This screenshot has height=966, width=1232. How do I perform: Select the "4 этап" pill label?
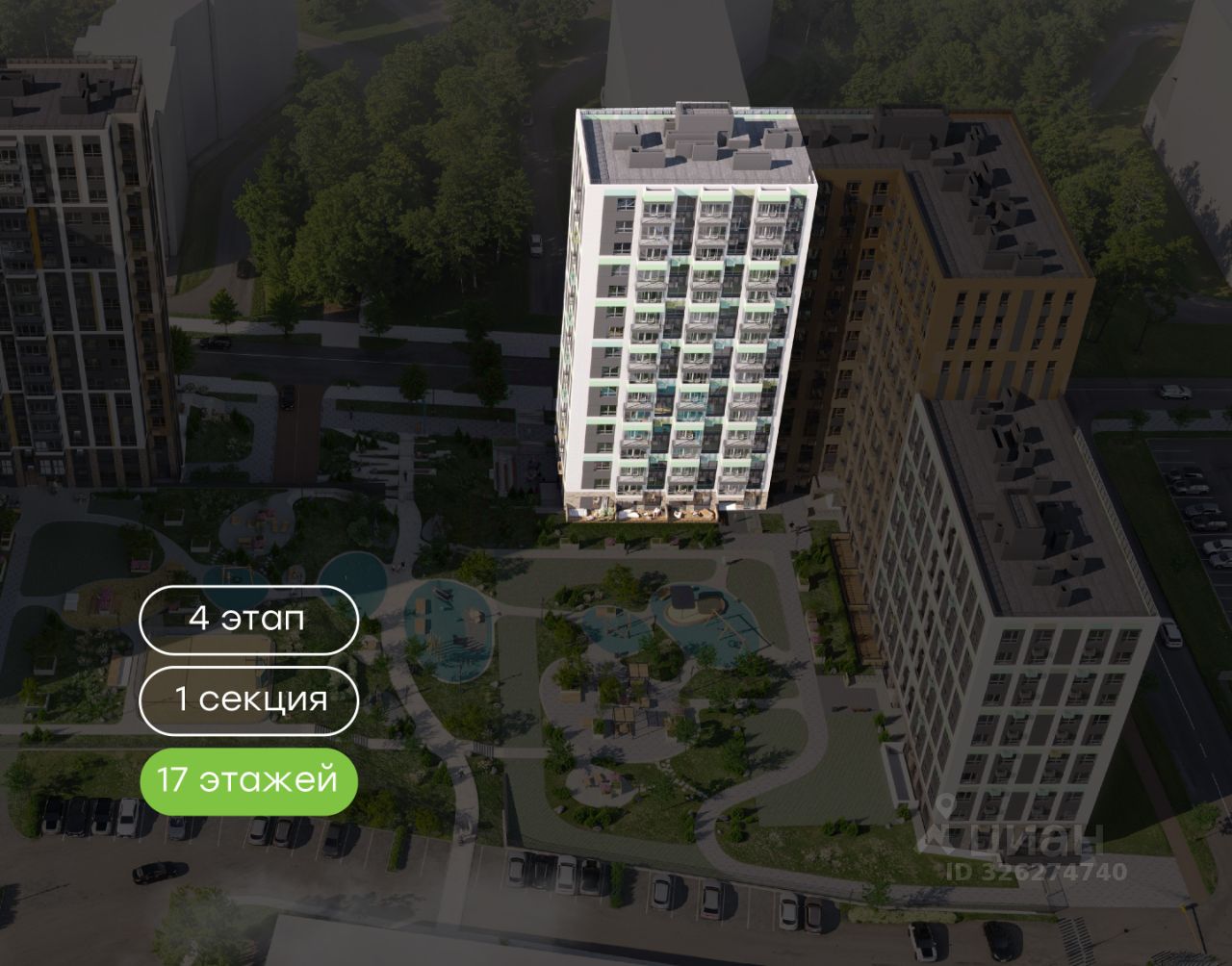pos(249,619)
